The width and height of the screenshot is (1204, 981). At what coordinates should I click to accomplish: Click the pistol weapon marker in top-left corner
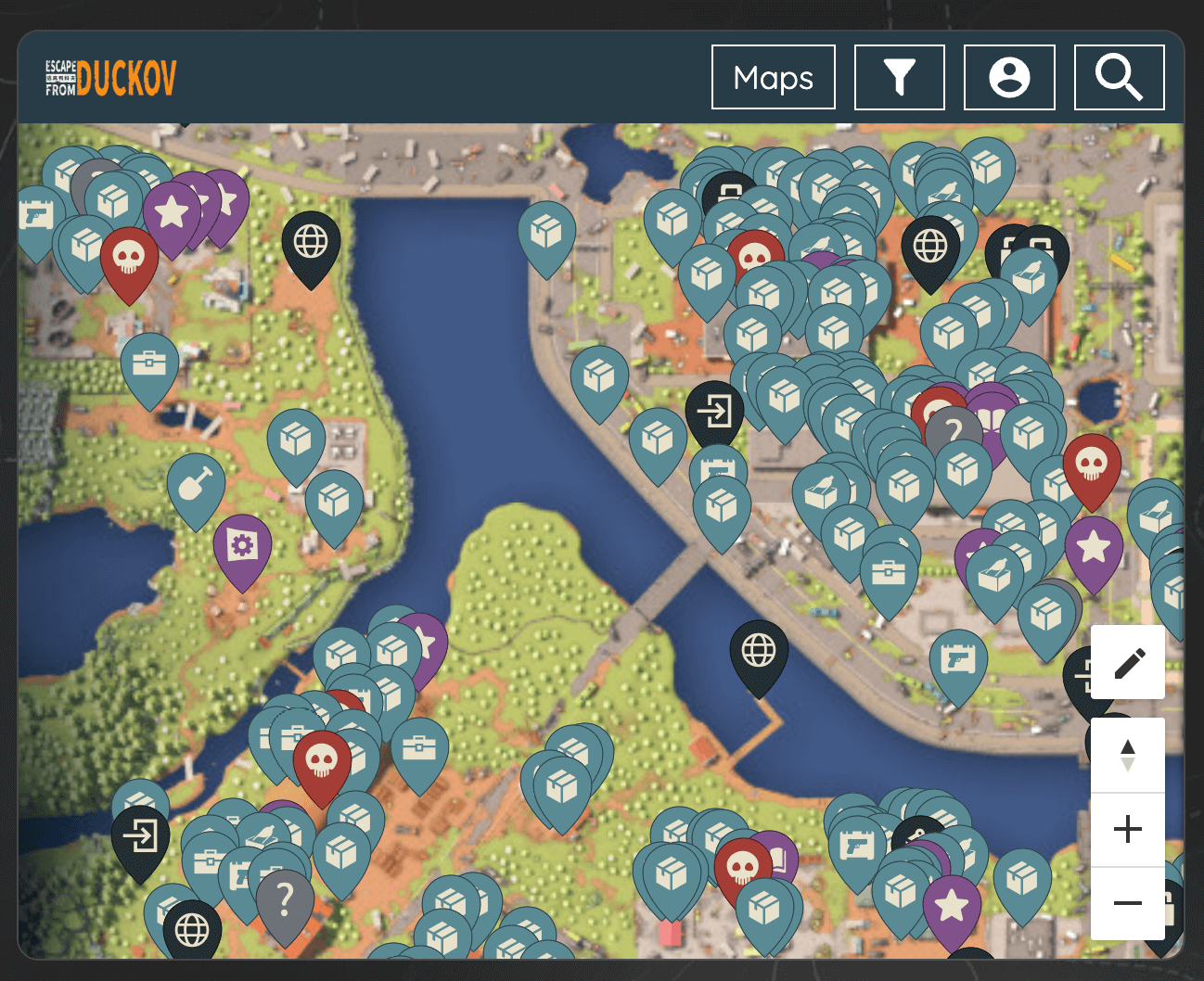(35, 213)
